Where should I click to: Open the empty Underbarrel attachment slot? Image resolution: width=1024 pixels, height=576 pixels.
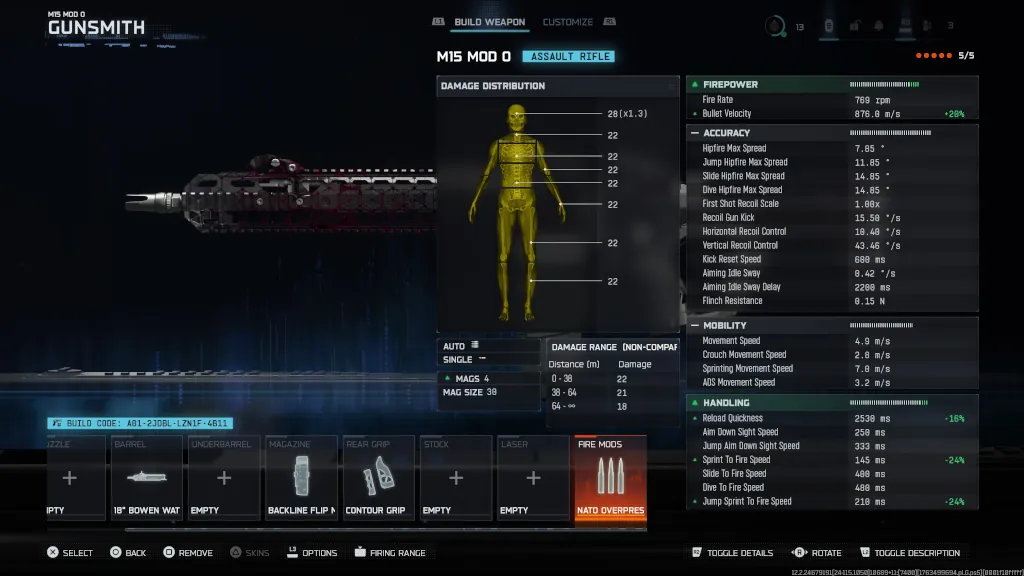tap(224, 478)
